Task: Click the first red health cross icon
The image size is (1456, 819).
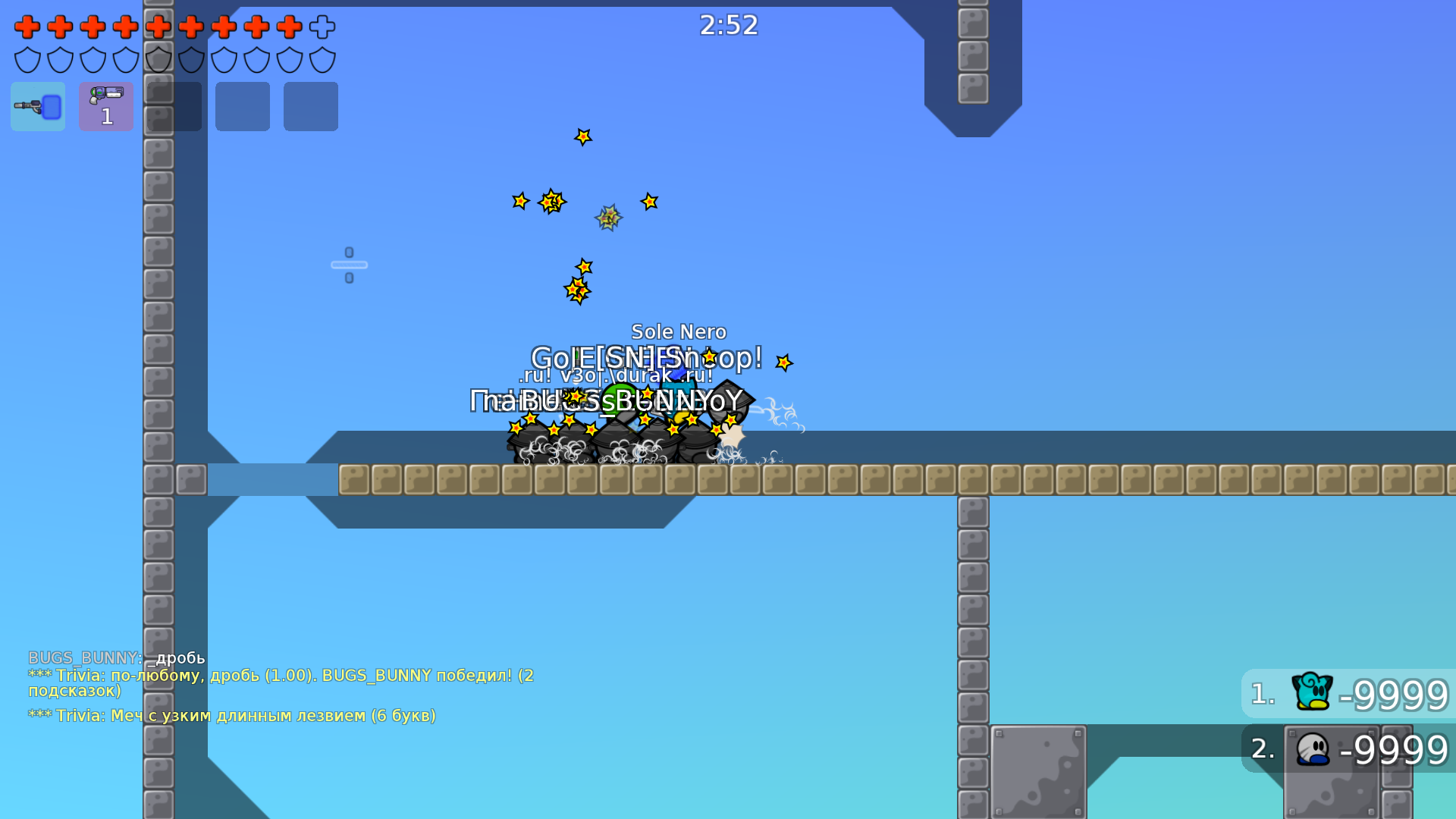Action: (x=27, y=27)
